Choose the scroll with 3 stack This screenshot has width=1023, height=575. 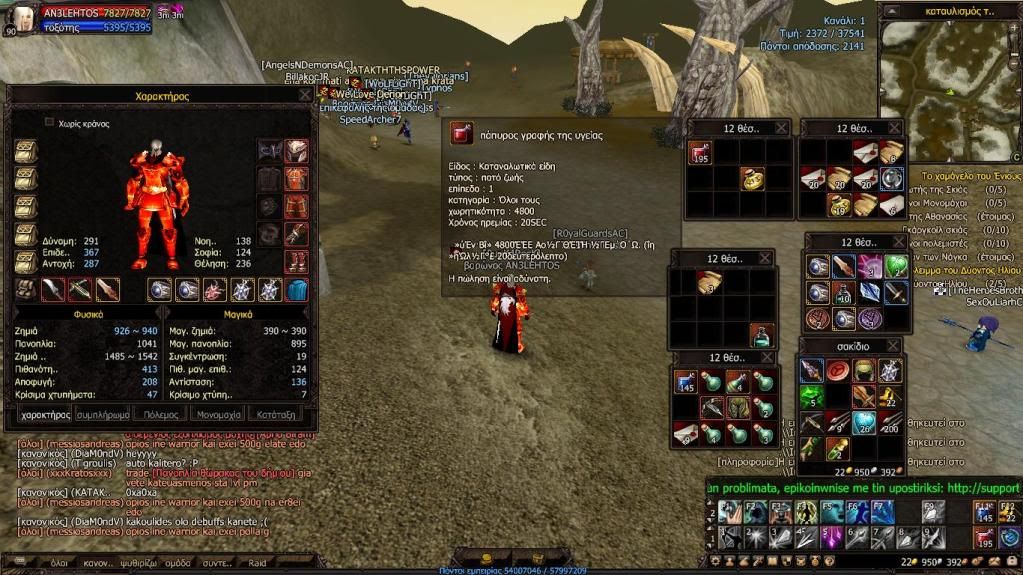pos(707,283)
